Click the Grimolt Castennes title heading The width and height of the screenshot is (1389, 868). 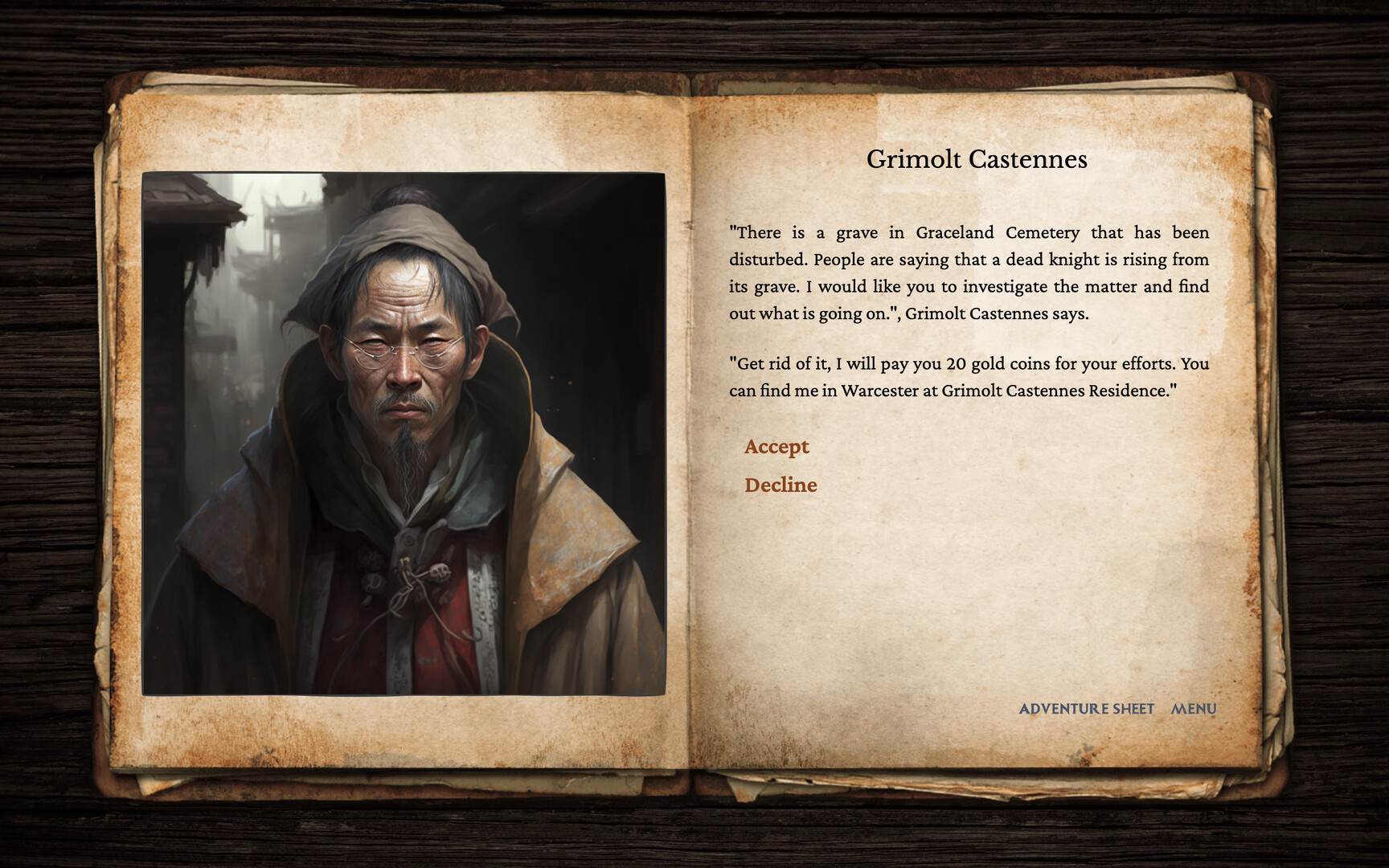[x=977, y=159]
